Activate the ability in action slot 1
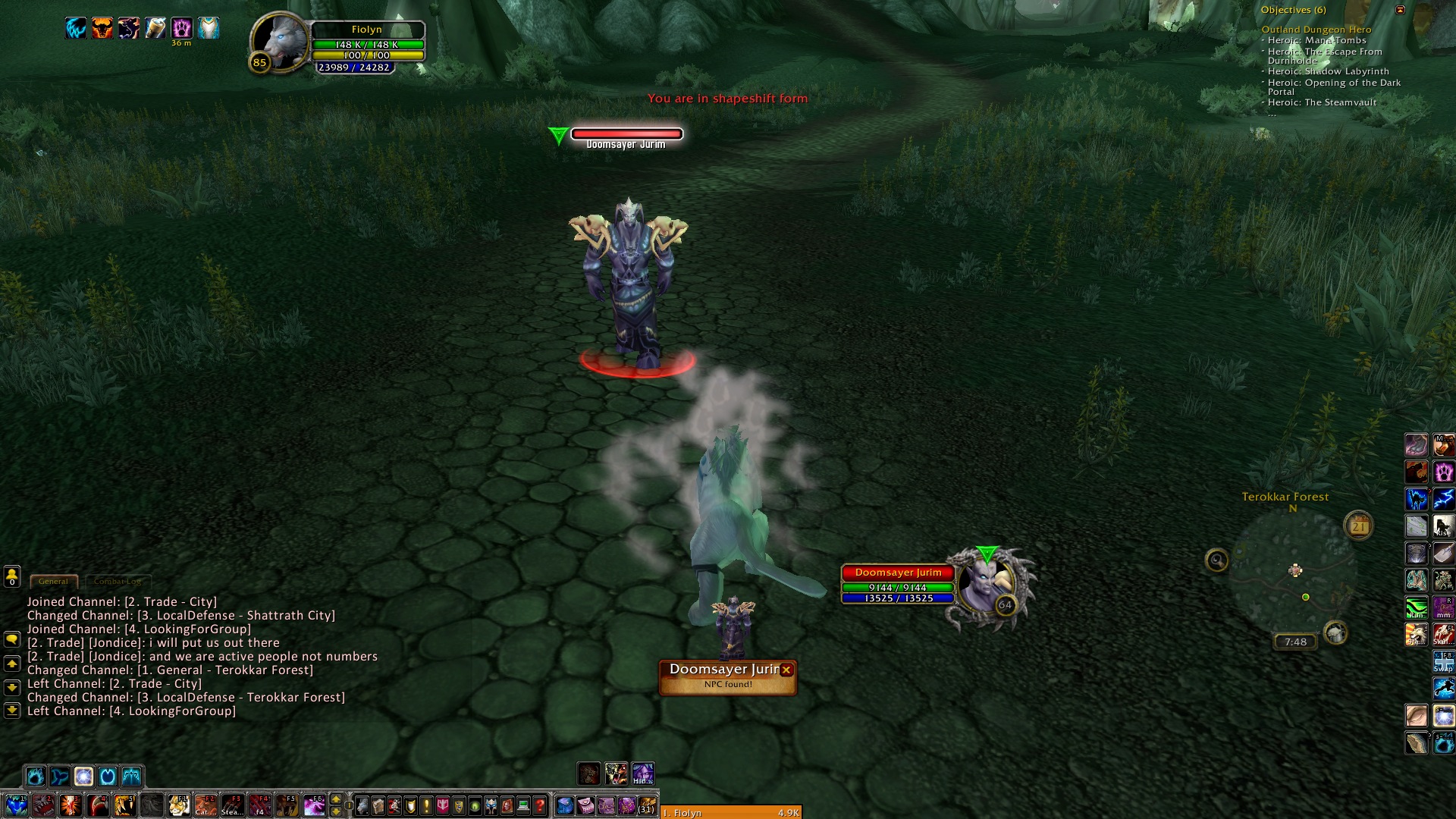The width and height of the screenshot is (1456, 819). [x=16, y=805]
